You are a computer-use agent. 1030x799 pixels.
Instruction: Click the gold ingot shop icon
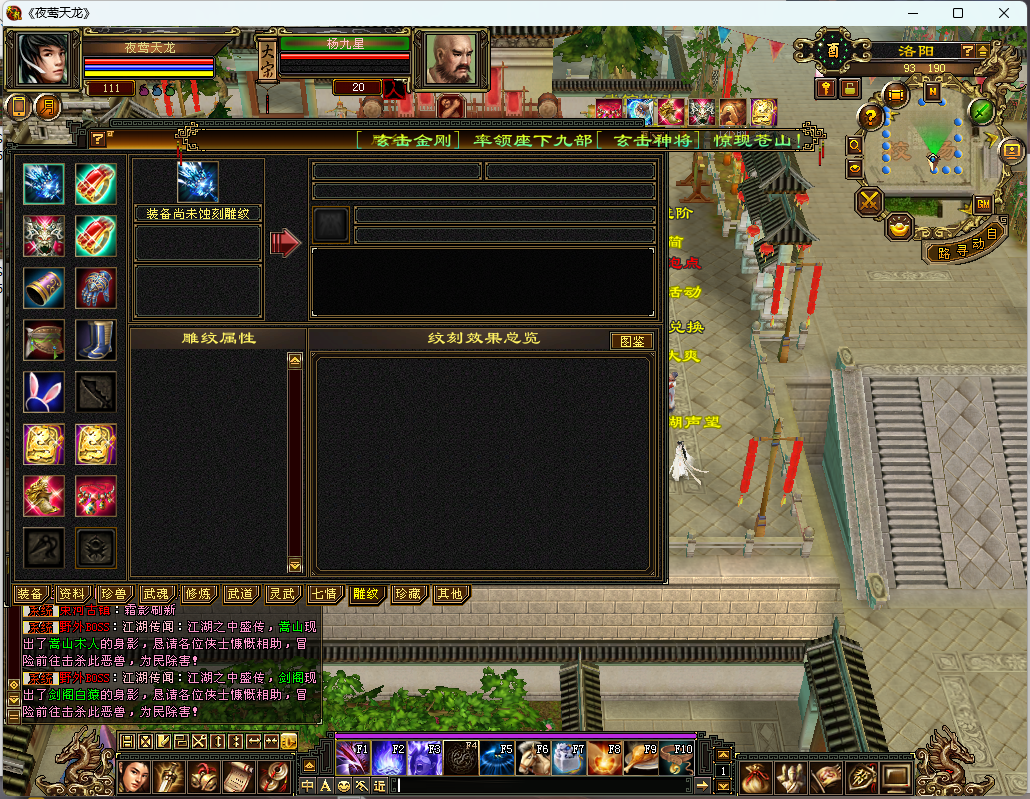click(901, 226)
